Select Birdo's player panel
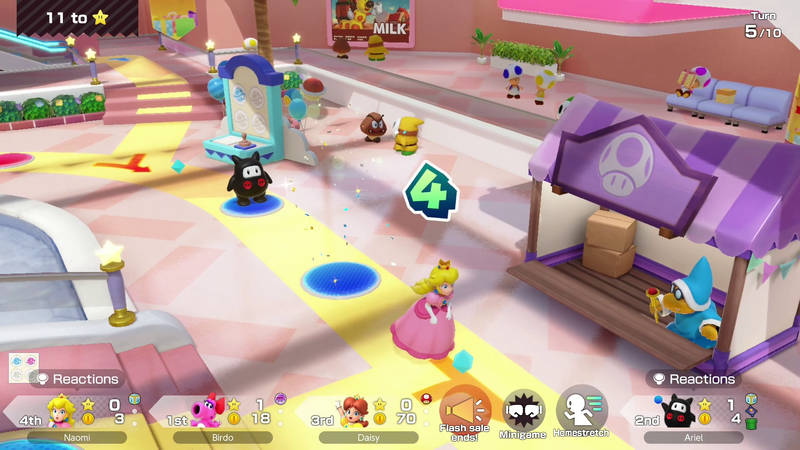The image size is (800, 450). click(220, 415)
